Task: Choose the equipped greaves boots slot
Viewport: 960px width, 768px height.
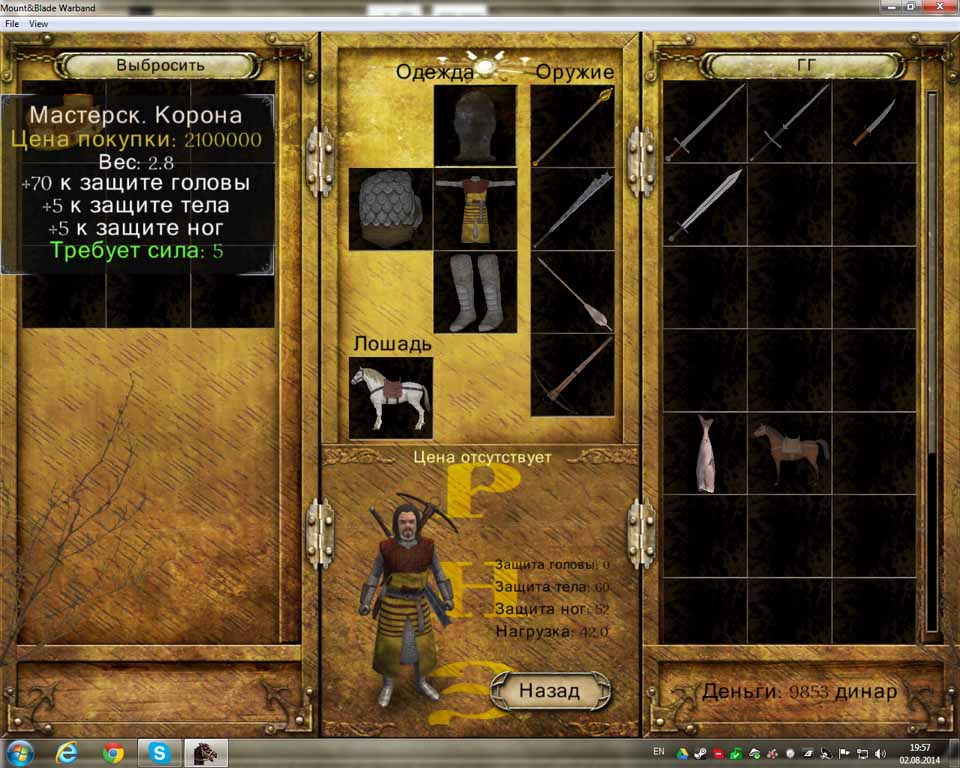Action: (x=475, y=292)
